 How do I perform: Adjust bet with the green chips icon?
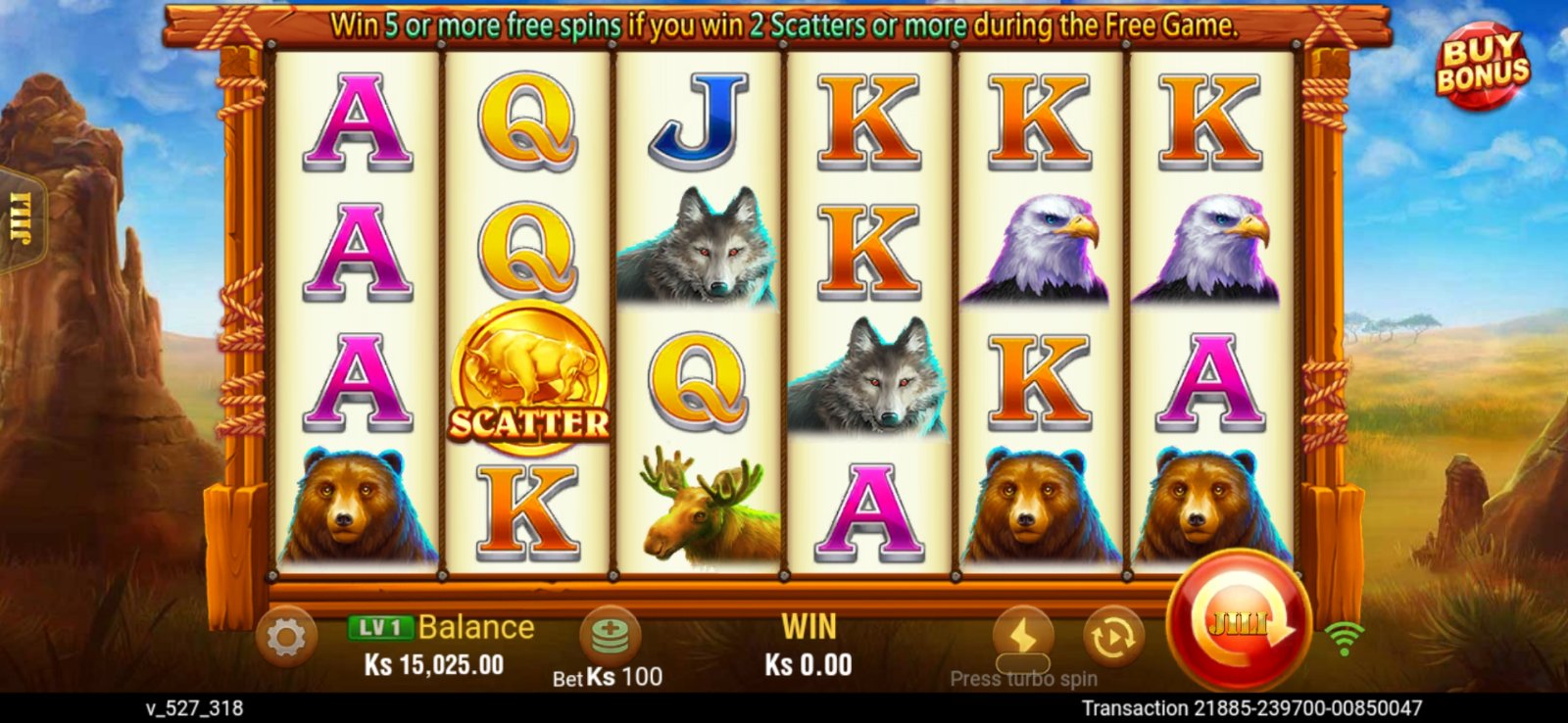coord(610,634)
